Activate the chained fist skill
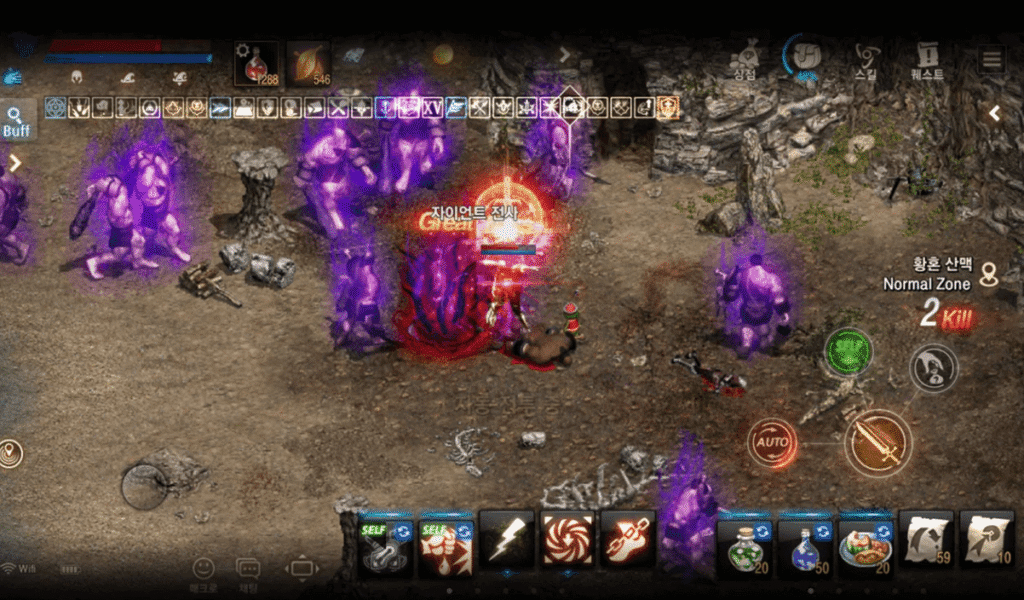1024x600 pixels. tap(628, 542)
